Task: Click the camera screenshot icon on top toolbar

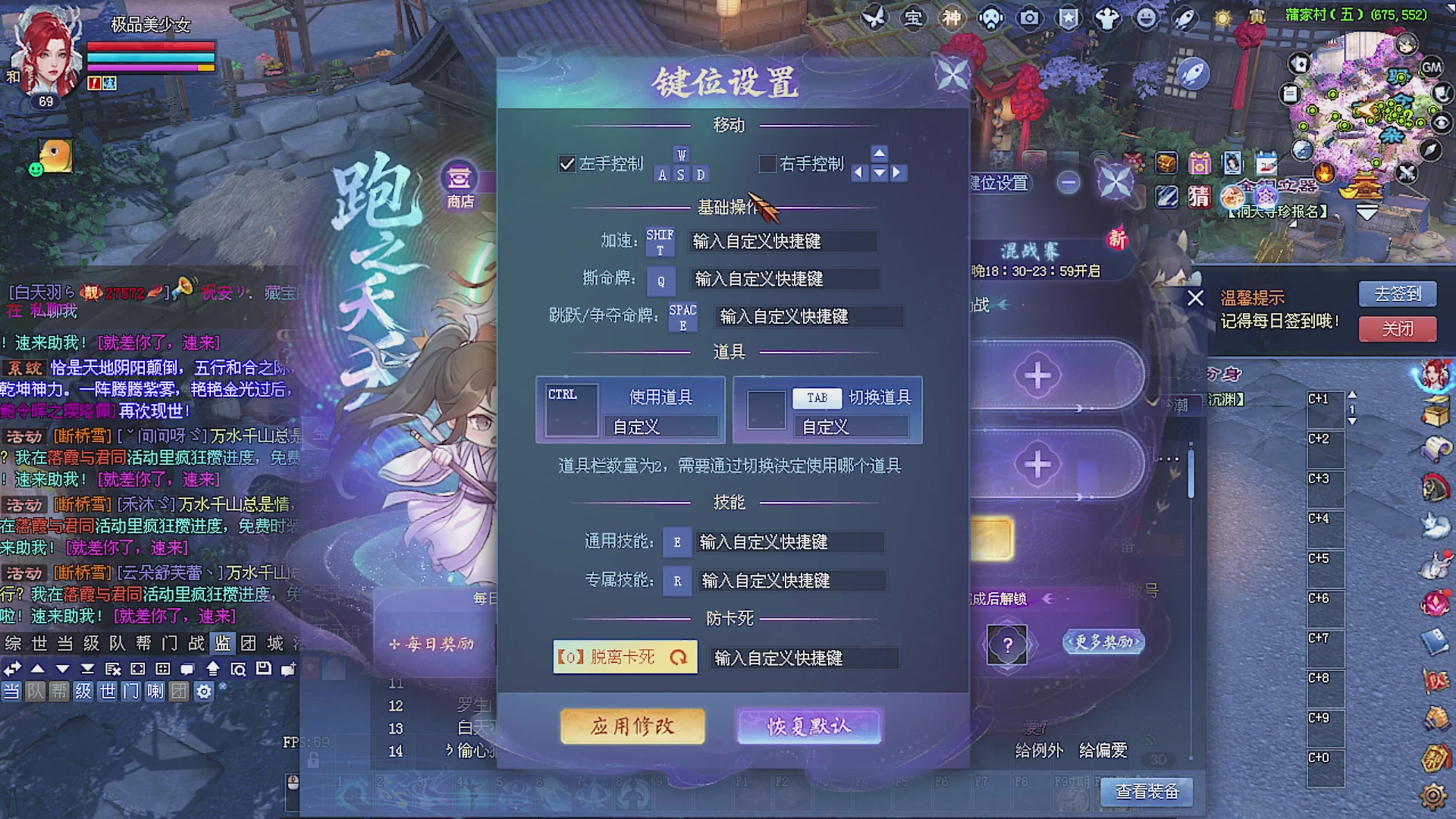Action: coord(1029,19)
